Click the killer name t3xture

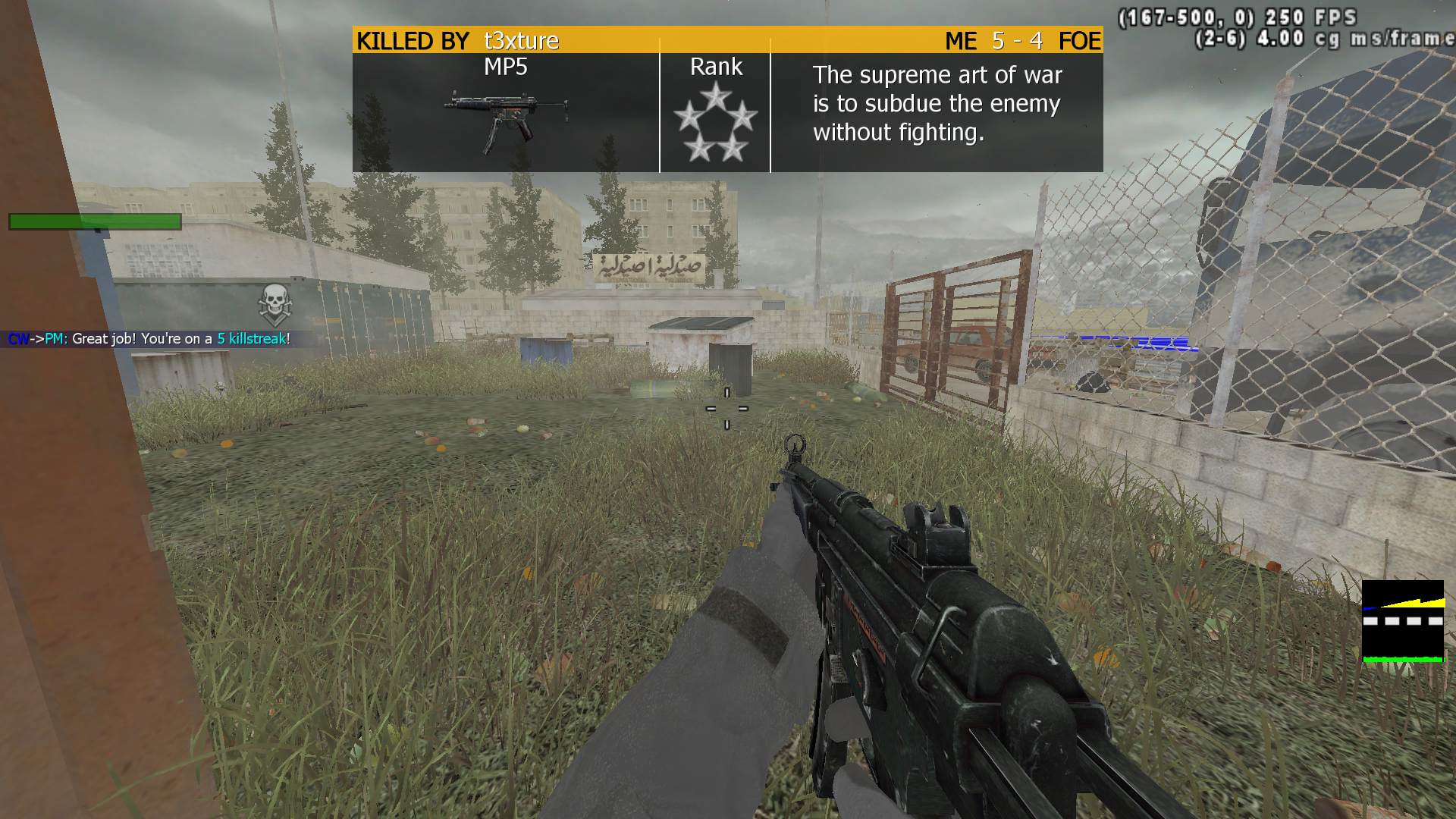click(x=522, y=40)
